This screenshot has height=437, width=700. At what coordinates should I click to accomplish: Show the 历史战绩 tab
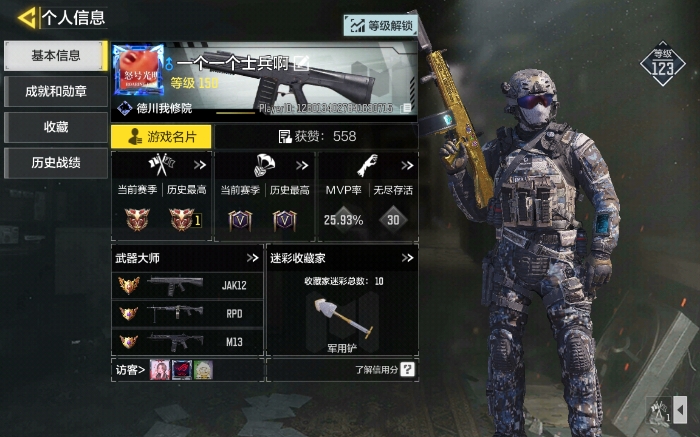(55, 162)
